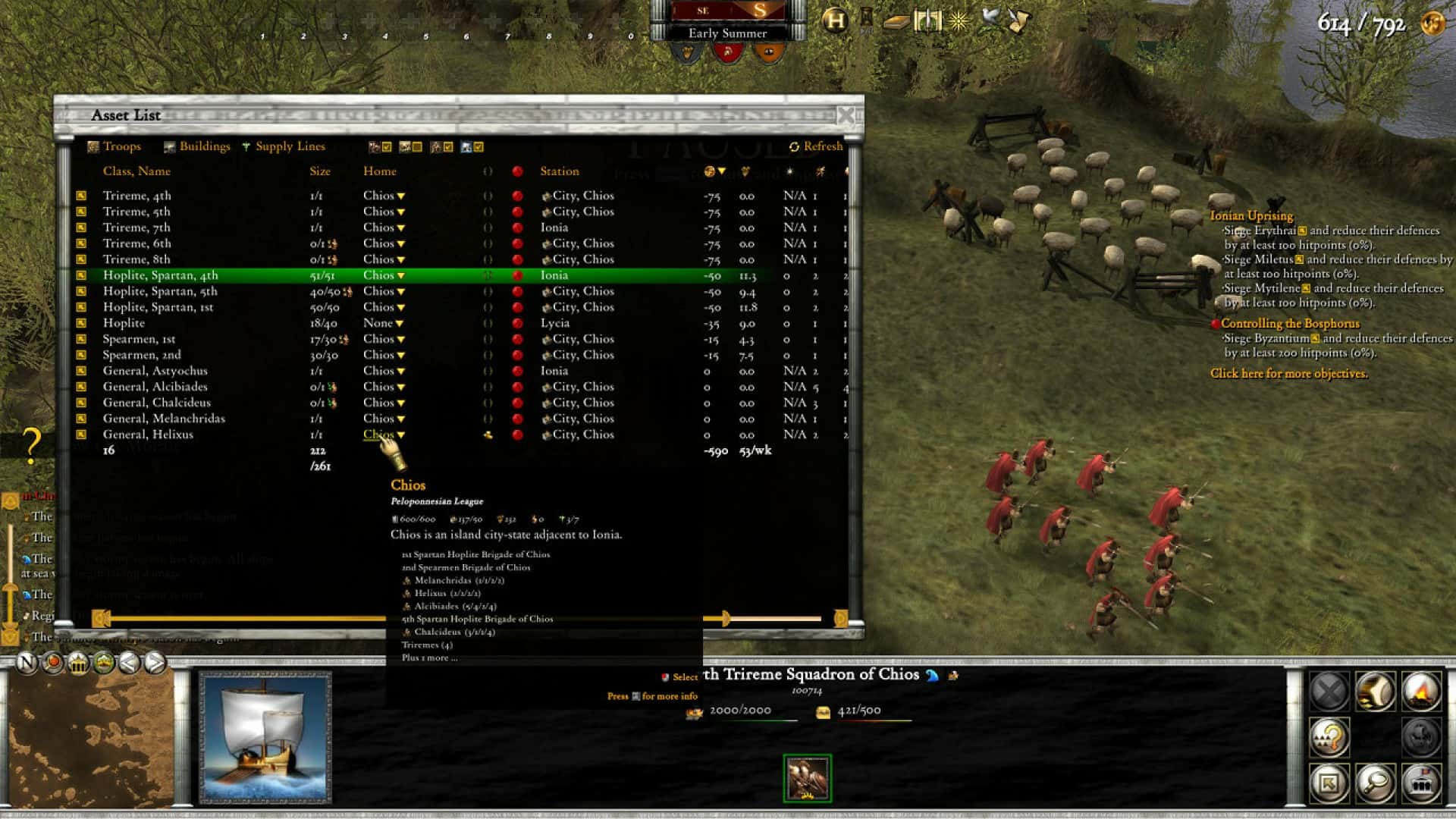Click the temple building icon in bottom-right panel
This screenshot has height=819, width=1456.
1423,784
